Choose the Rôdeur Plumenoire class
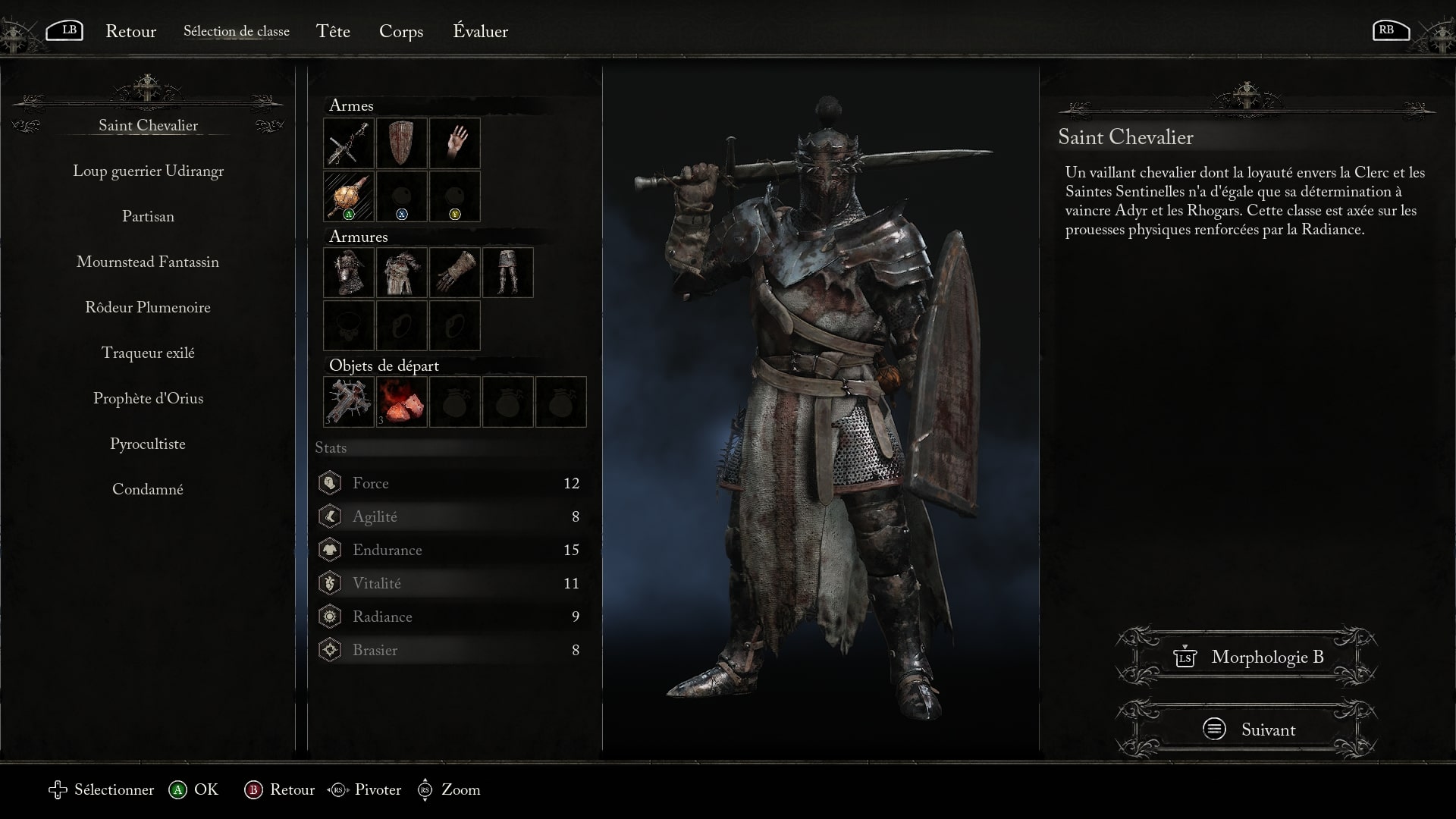Viewport: 1456px width, 819px height. pos(148,307)
